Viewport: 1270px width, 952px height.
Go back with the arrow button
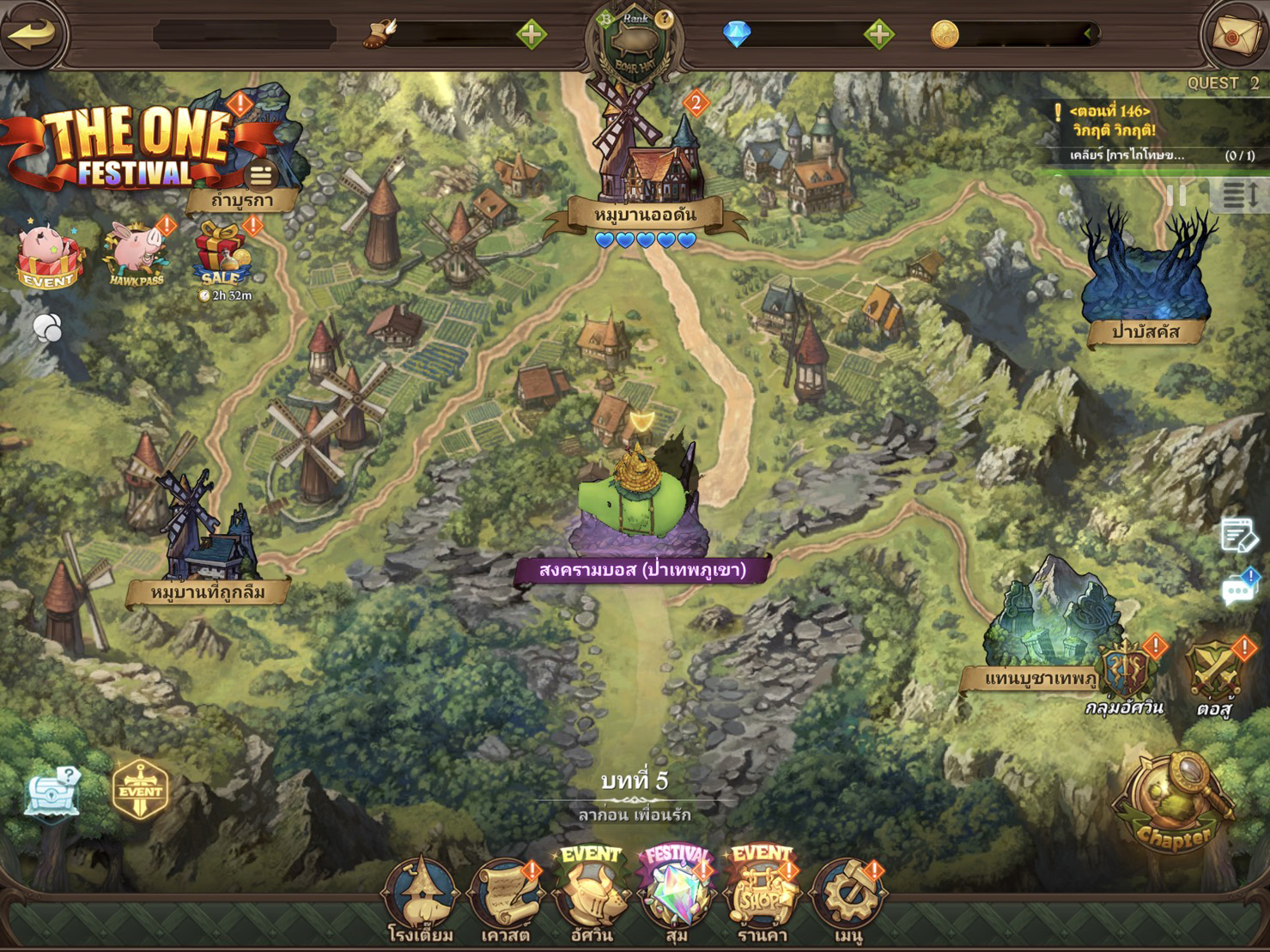(33, 34)
